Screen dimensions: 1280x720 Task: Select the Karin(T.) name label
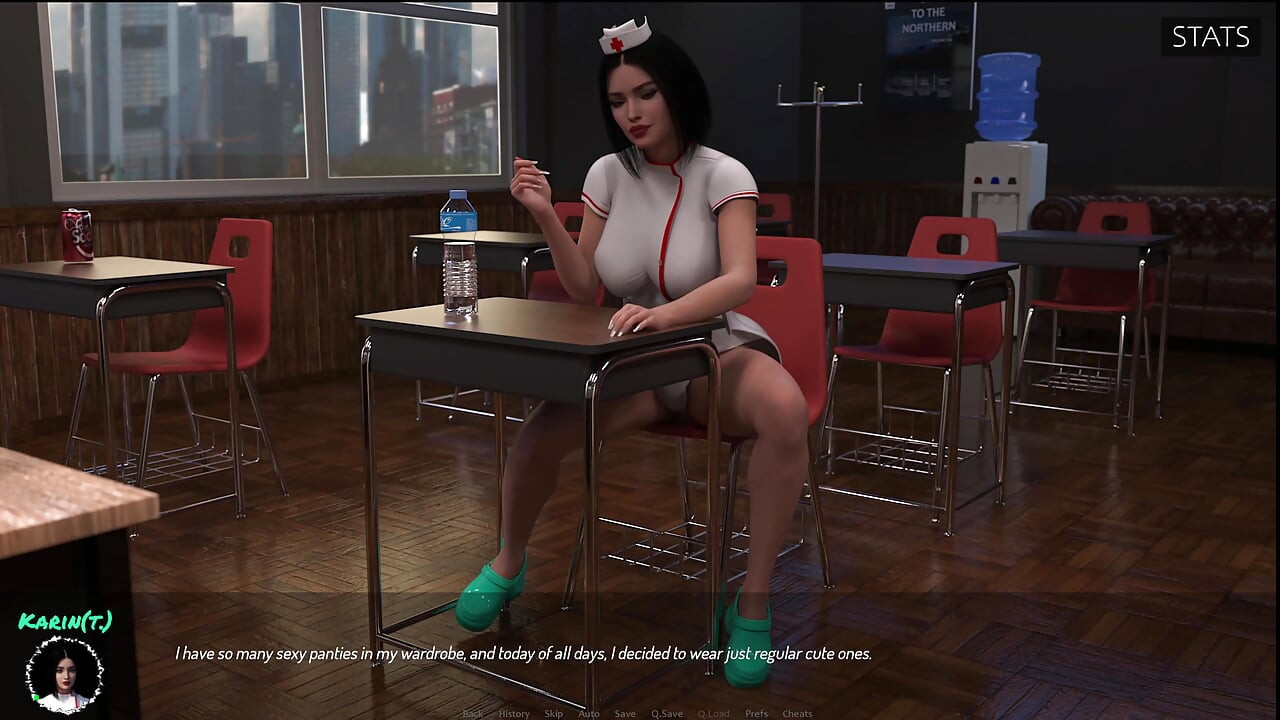coord(66,622)
